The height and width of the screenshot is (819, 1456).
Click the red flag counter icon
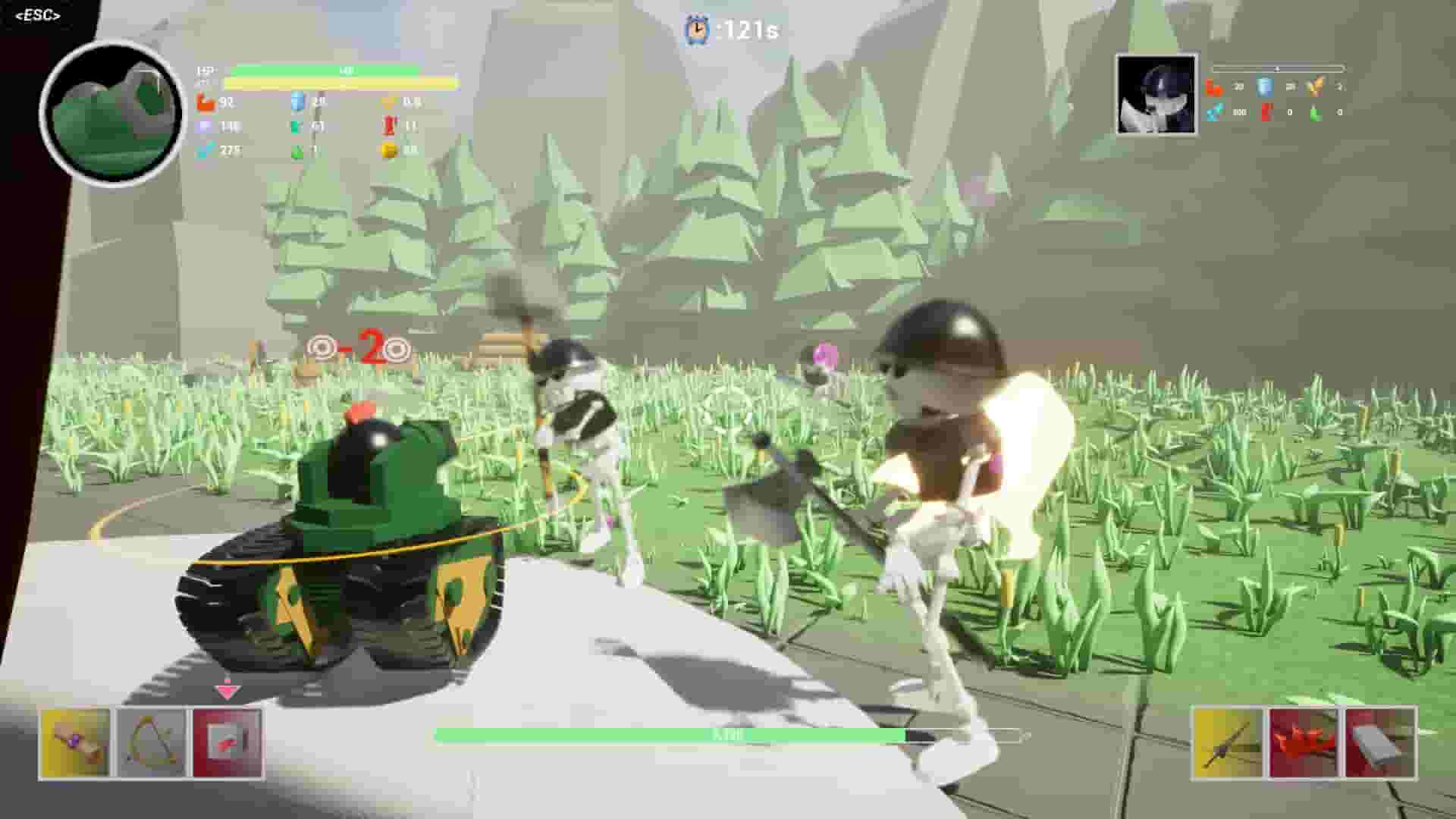[389, 124]
